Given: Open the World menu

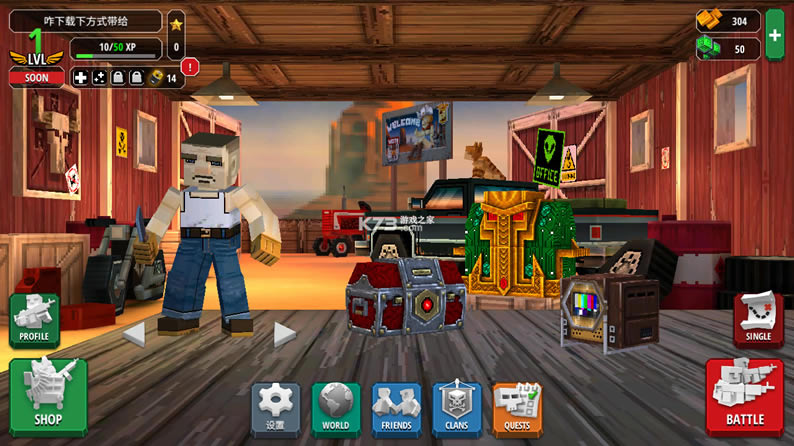Looking at the screenshot, I should (x=336, y=409).
